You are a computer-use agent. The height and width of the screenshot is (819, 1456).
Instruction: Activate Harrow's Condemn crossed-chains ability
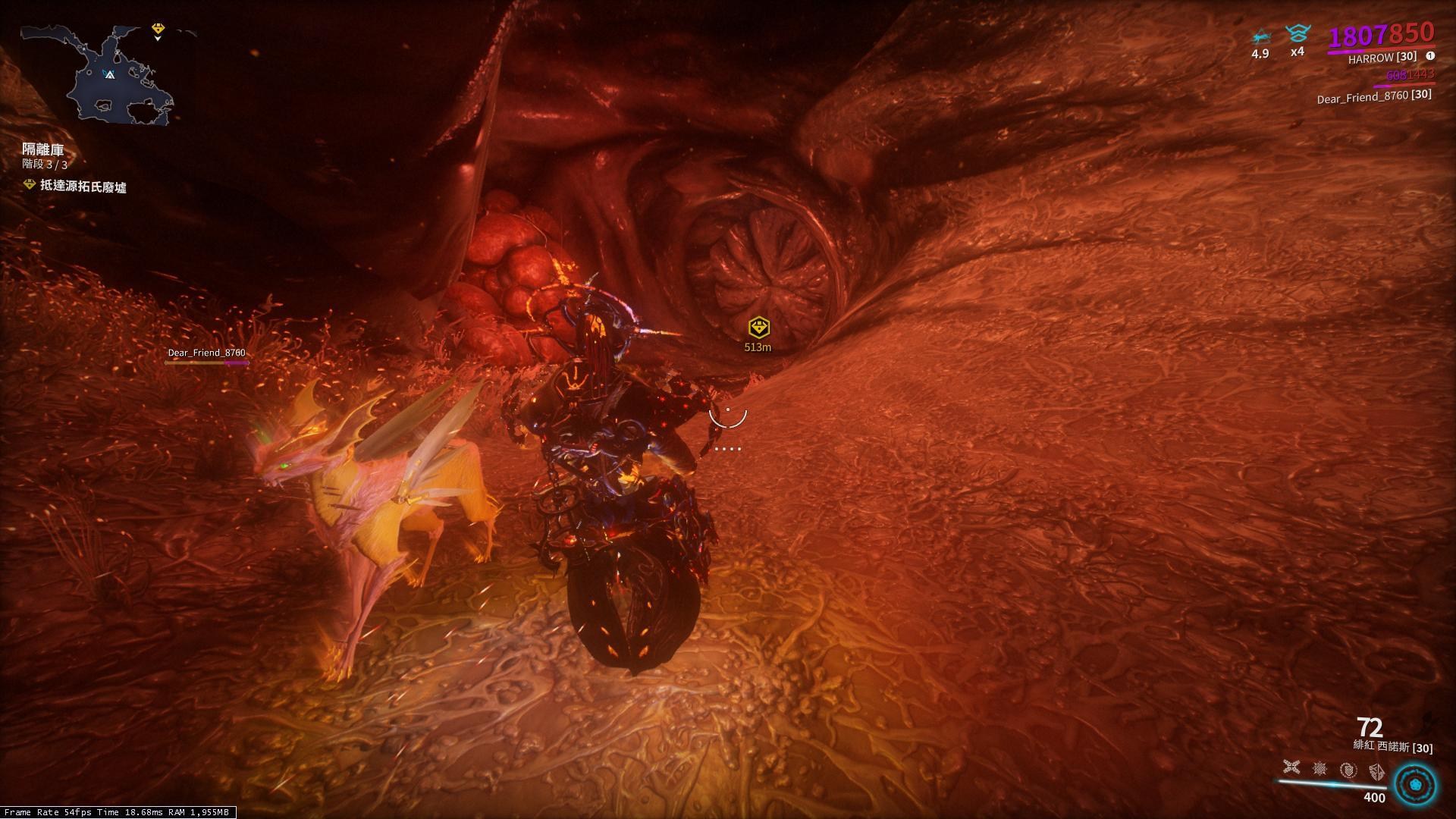click(x=1291, y=768)
